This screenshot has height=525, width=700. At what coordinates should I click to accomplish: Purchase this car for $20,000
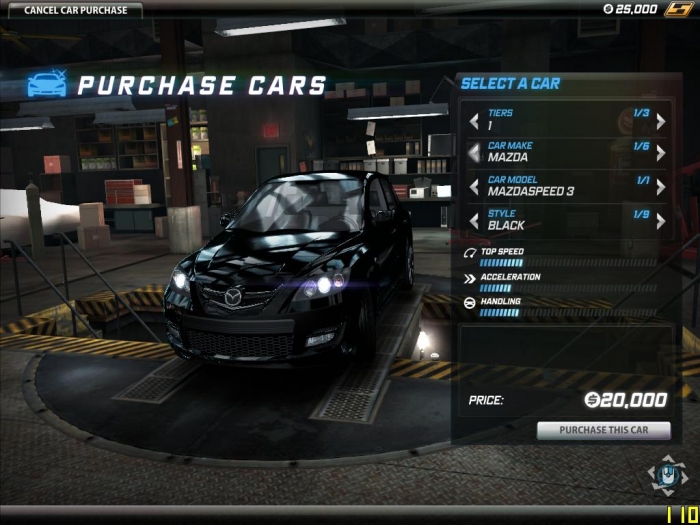tap(603, 431)
